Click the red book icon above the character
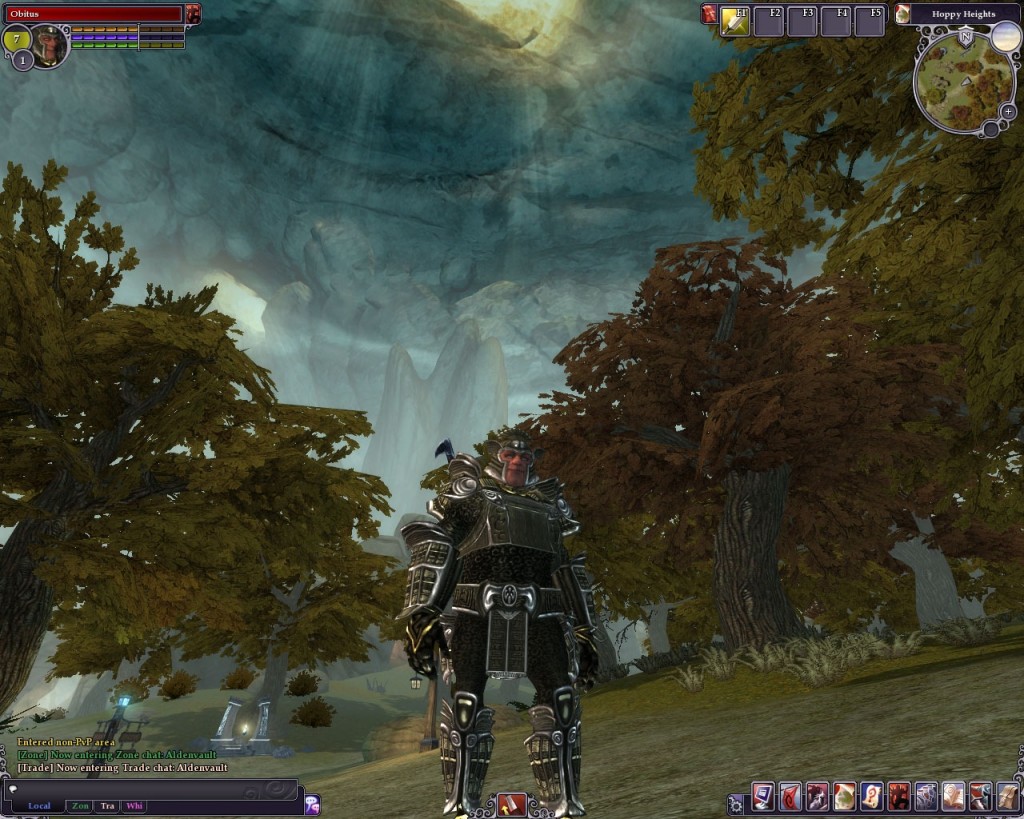The image size is (1024, 819). 511,804
